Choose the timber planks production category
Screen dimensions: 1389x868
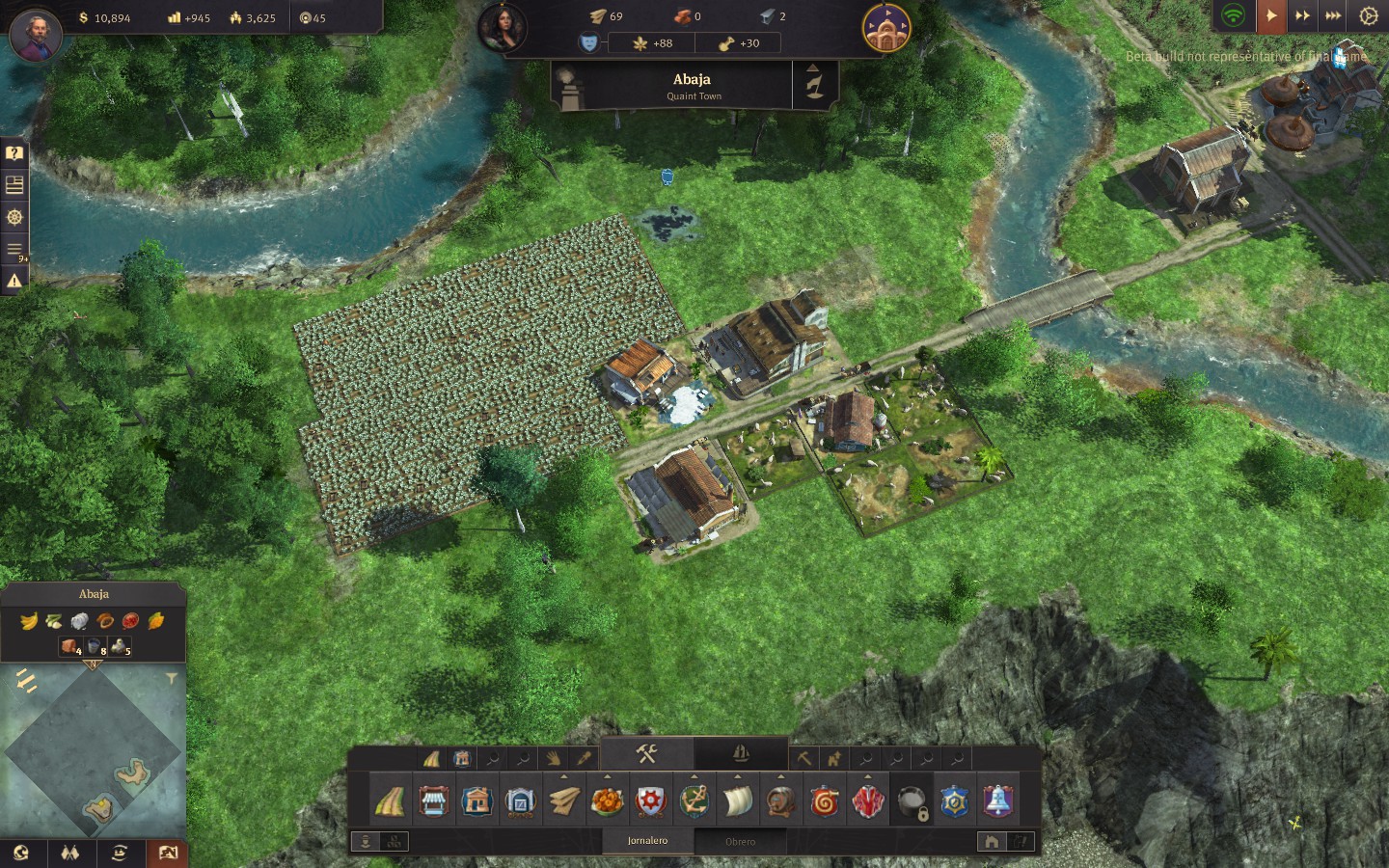coord(564,801)
